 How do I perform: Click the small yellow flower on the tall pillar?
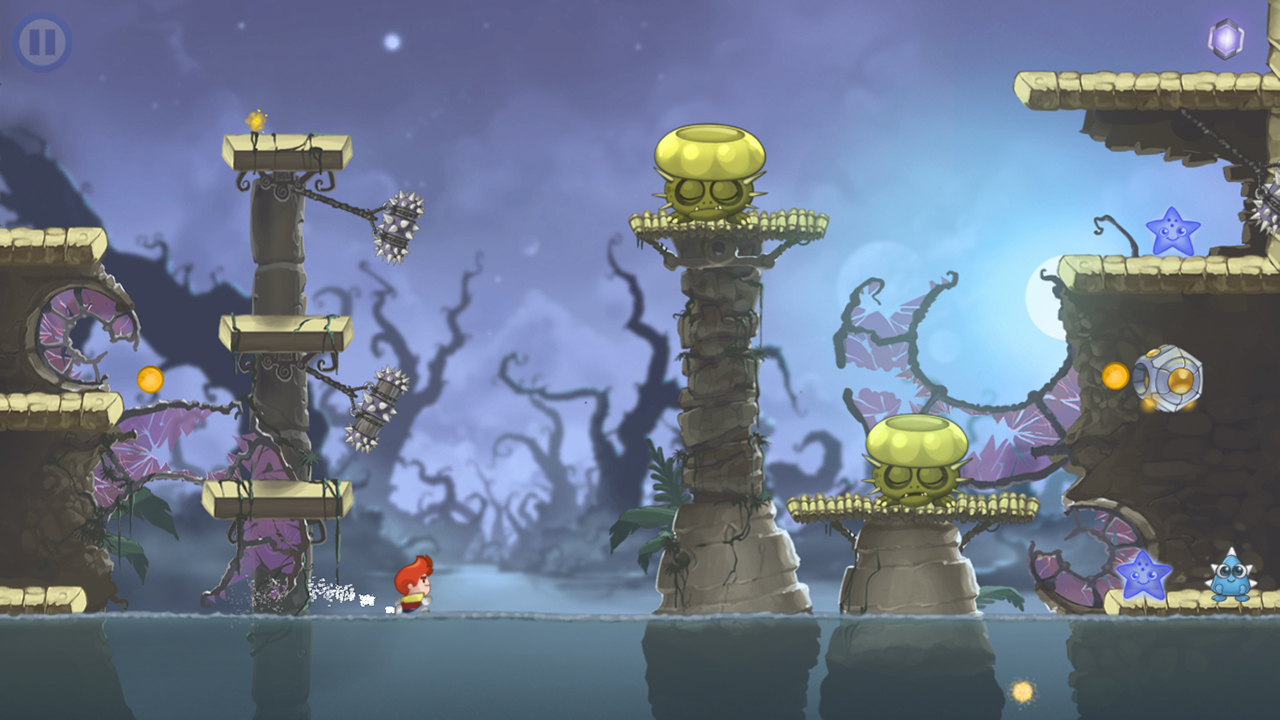(x=256, y=122)
